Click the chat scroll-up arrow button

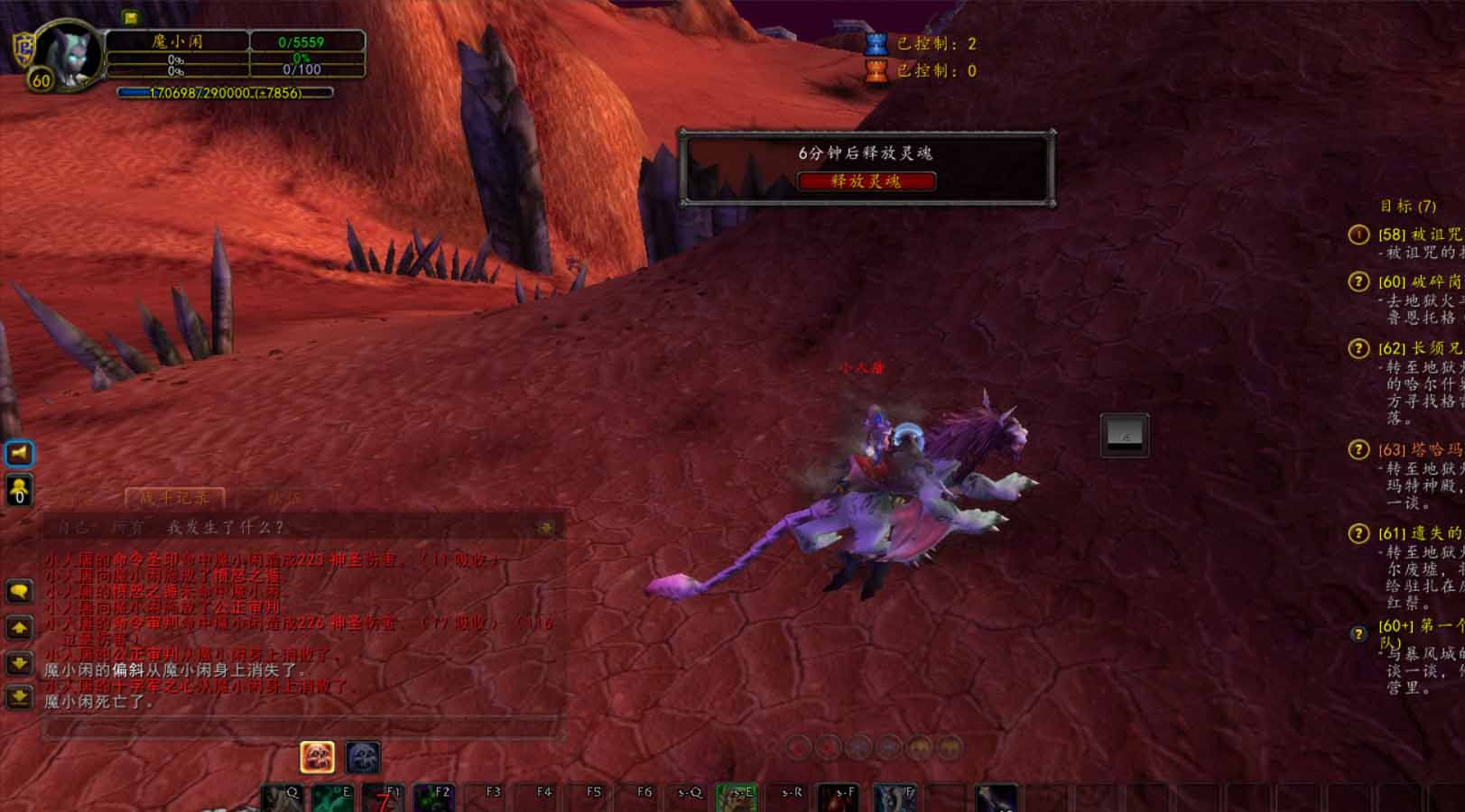click(20, 627)
